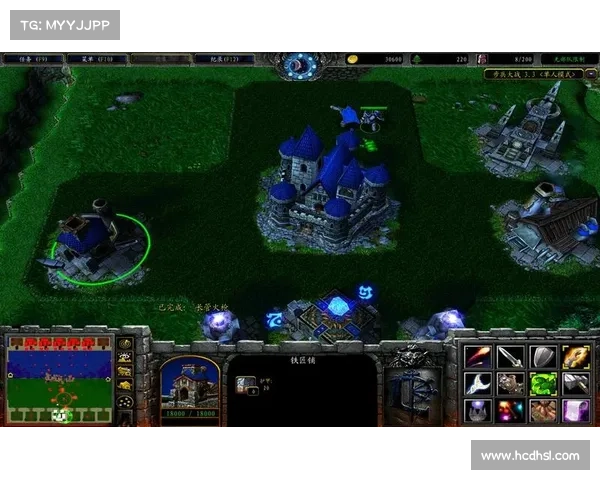
Task: Activate the golden gauntlet ability icon
Action: pos(576,357)
